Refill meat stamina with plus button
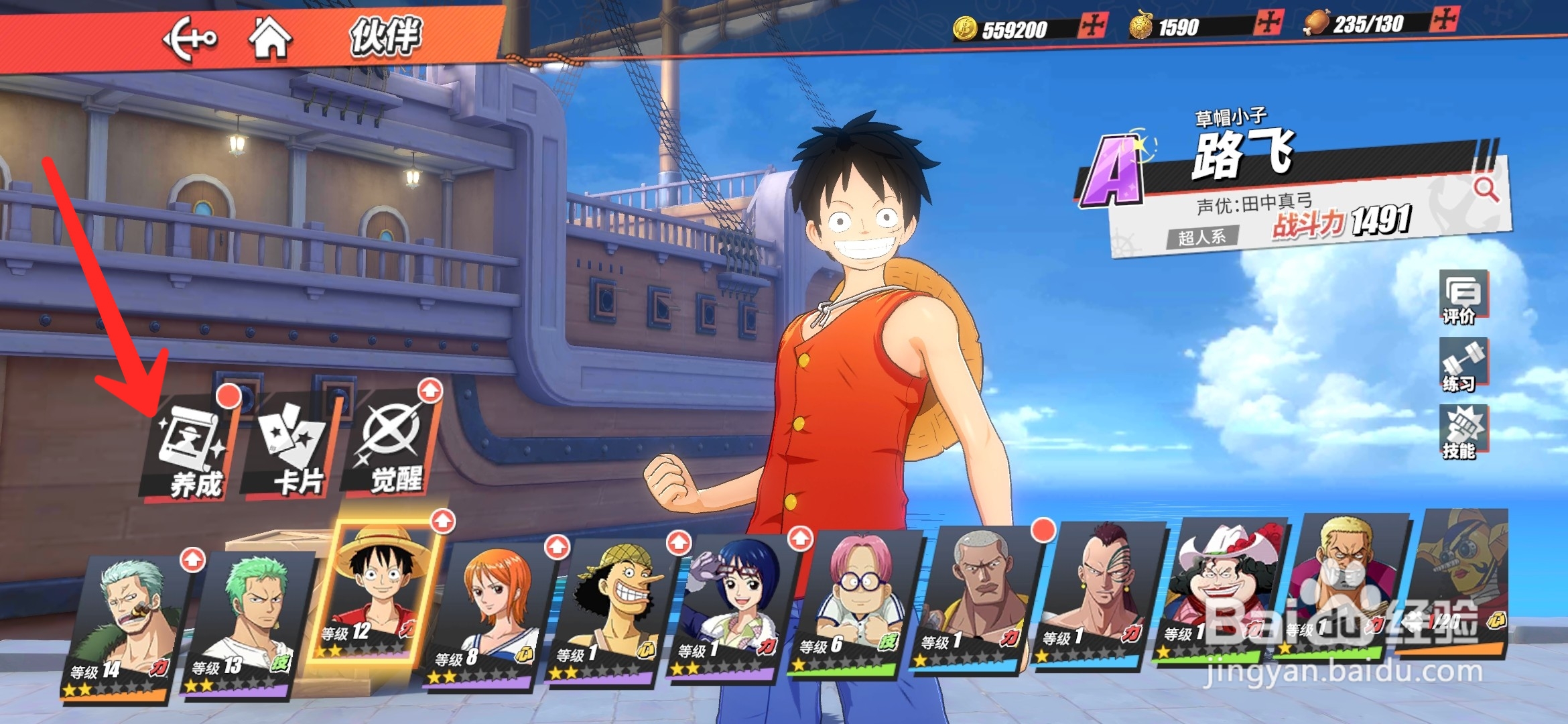The image size is (1568, 724). [1443, 19]
